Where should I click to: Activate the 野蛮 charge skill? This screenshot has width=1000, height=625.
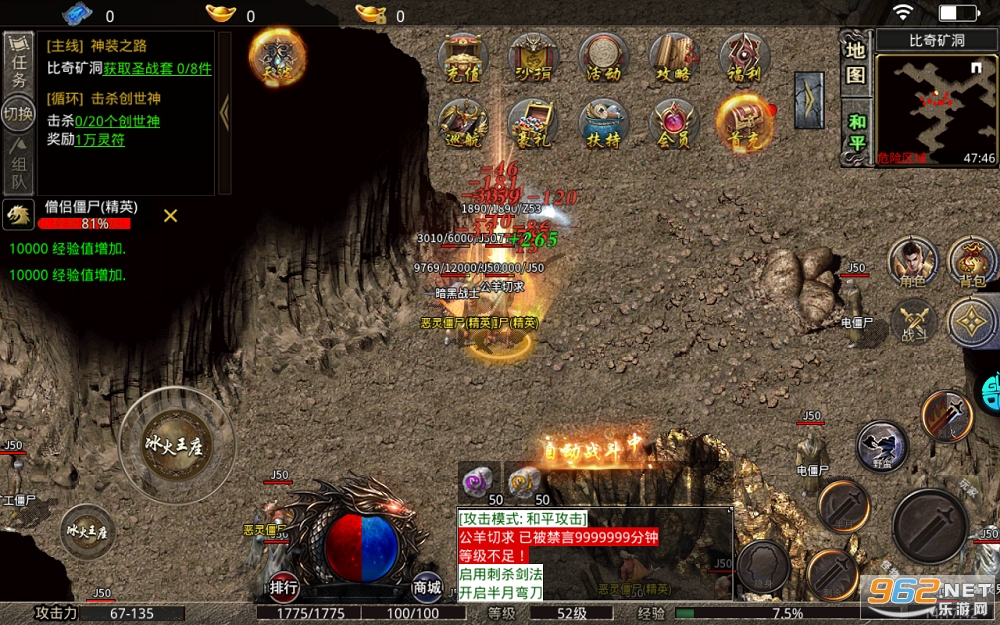pyautogui.click(x=882, y=445)
